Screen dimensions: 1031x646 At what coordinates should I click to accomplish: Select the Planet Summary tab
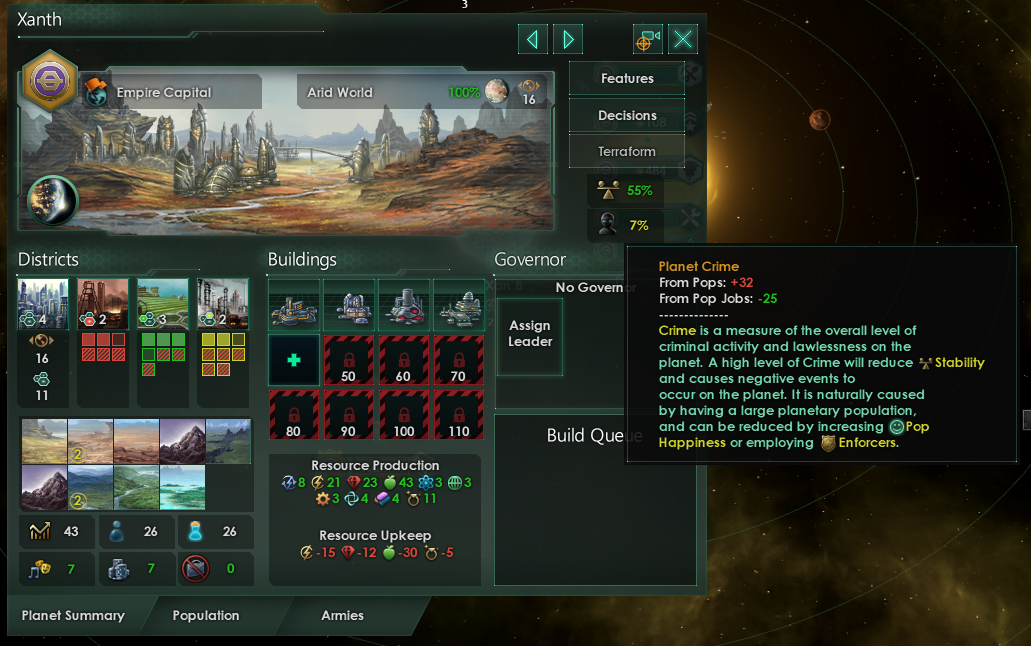pos(73,615)
